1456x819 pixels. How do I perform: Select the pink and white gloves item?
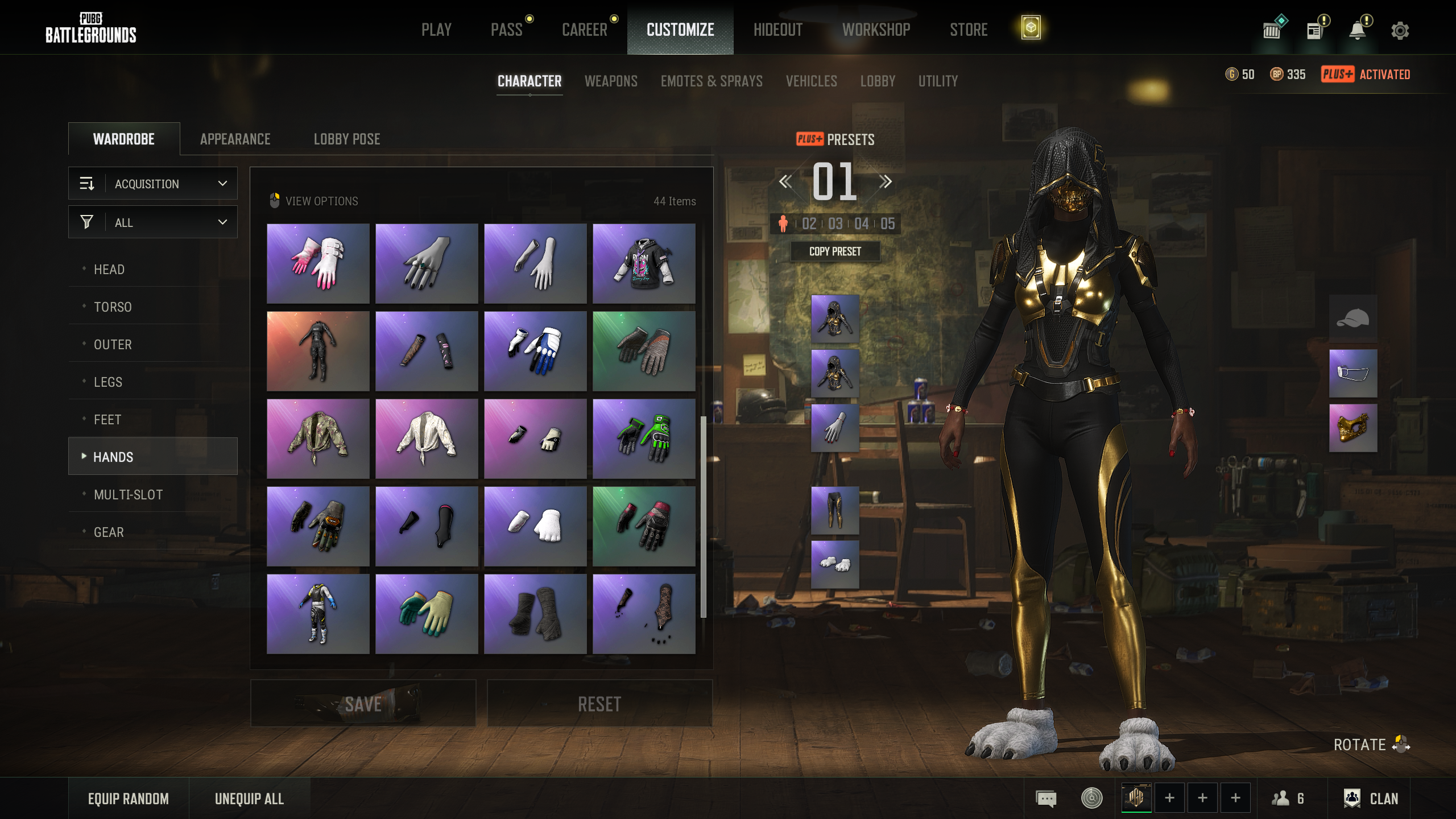(x=318, y=263)
